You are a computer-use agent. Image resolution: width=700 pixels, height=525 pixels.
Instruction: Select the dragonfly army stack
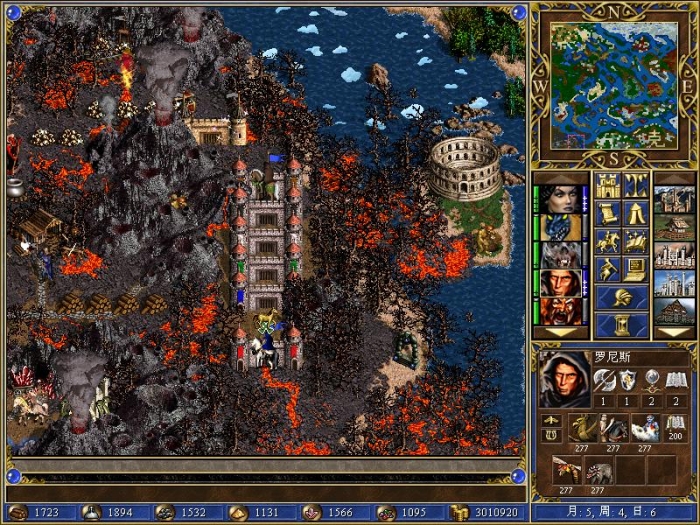pos(567,469)
